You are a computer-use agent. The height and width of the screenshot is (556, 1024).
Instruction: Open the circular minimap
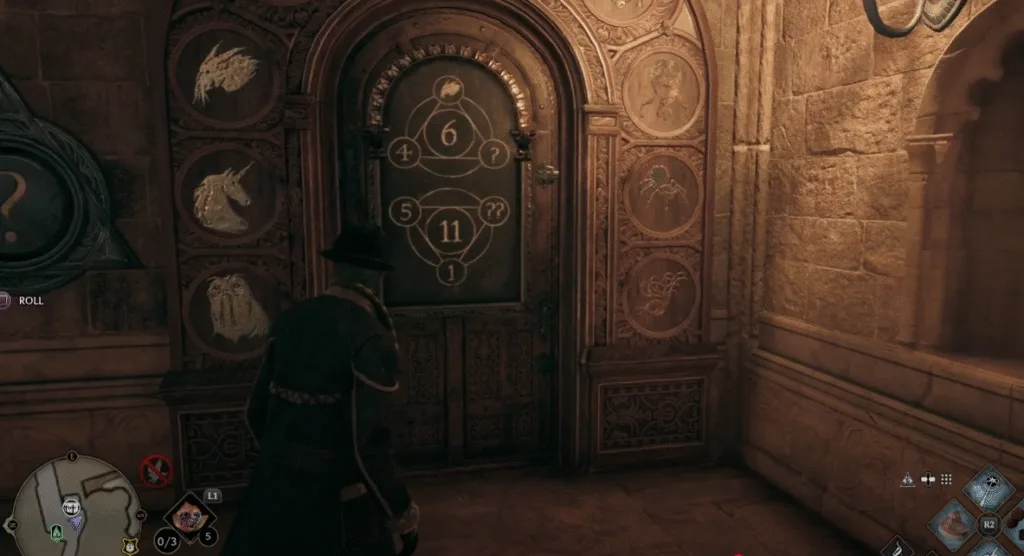pos(70,507)
